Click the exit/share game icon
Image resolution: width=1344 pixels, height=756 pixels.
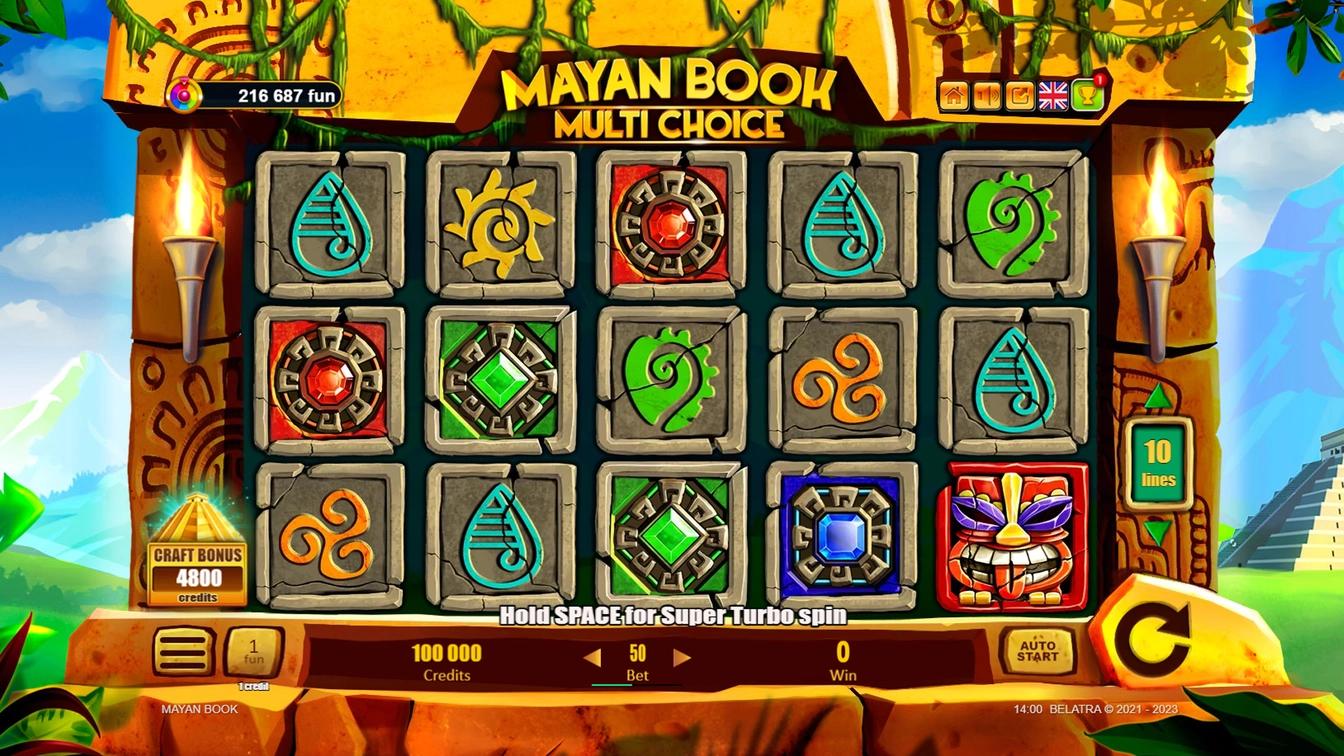click(1017, 94)
